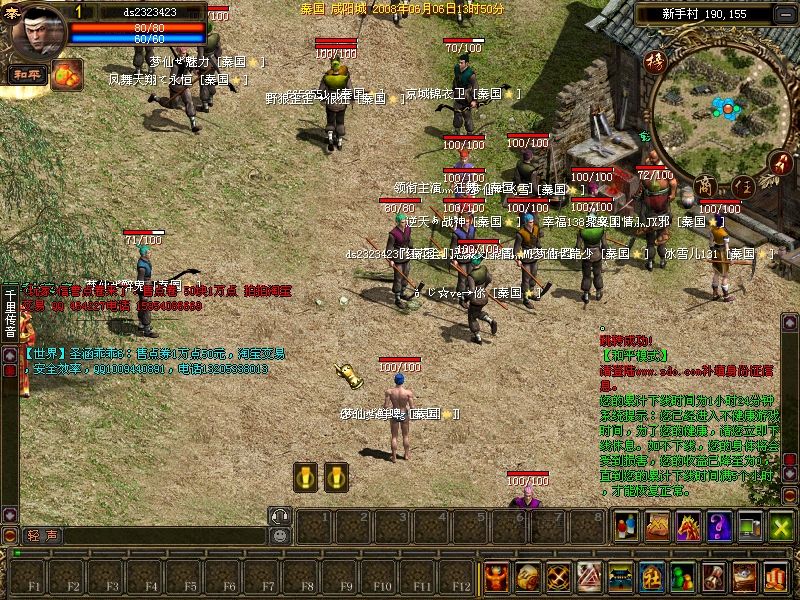800x600 pixels.
Task: Open the 社 guild icon
Action: (652, 577)
